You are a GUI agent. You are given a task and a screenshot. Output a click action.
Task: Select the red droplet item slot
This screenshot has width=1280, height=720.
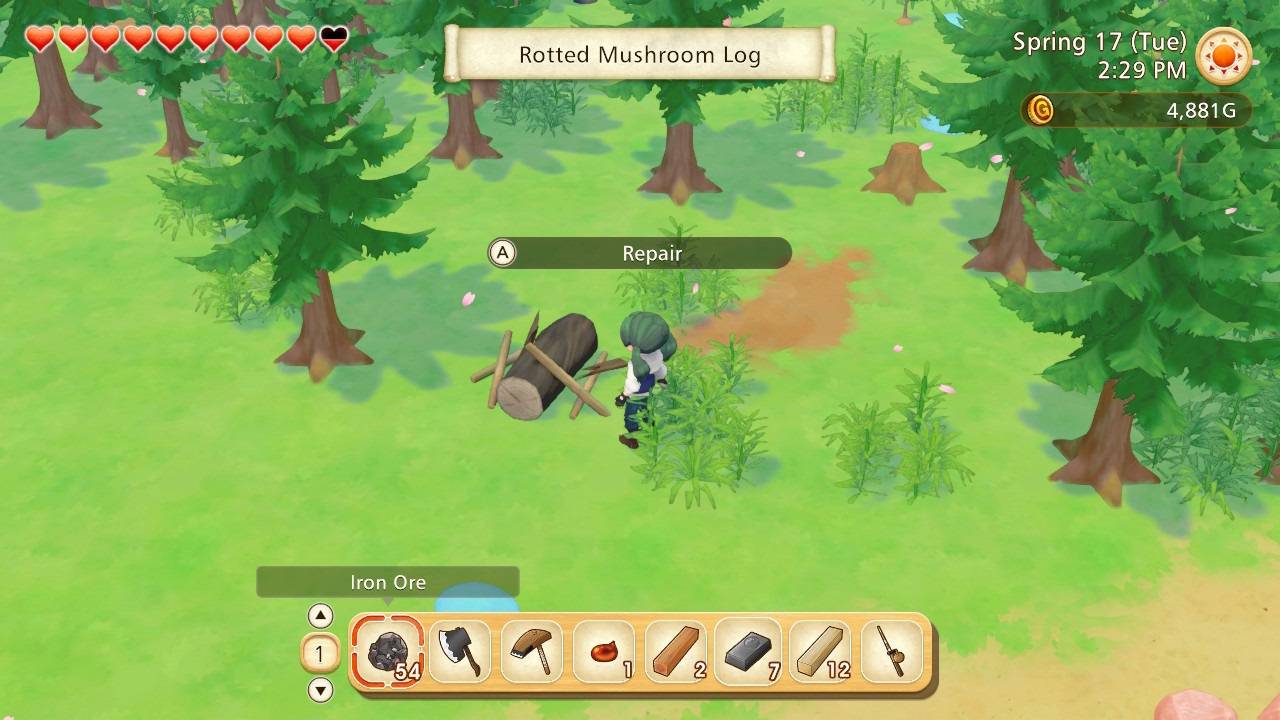coord(604,652)
